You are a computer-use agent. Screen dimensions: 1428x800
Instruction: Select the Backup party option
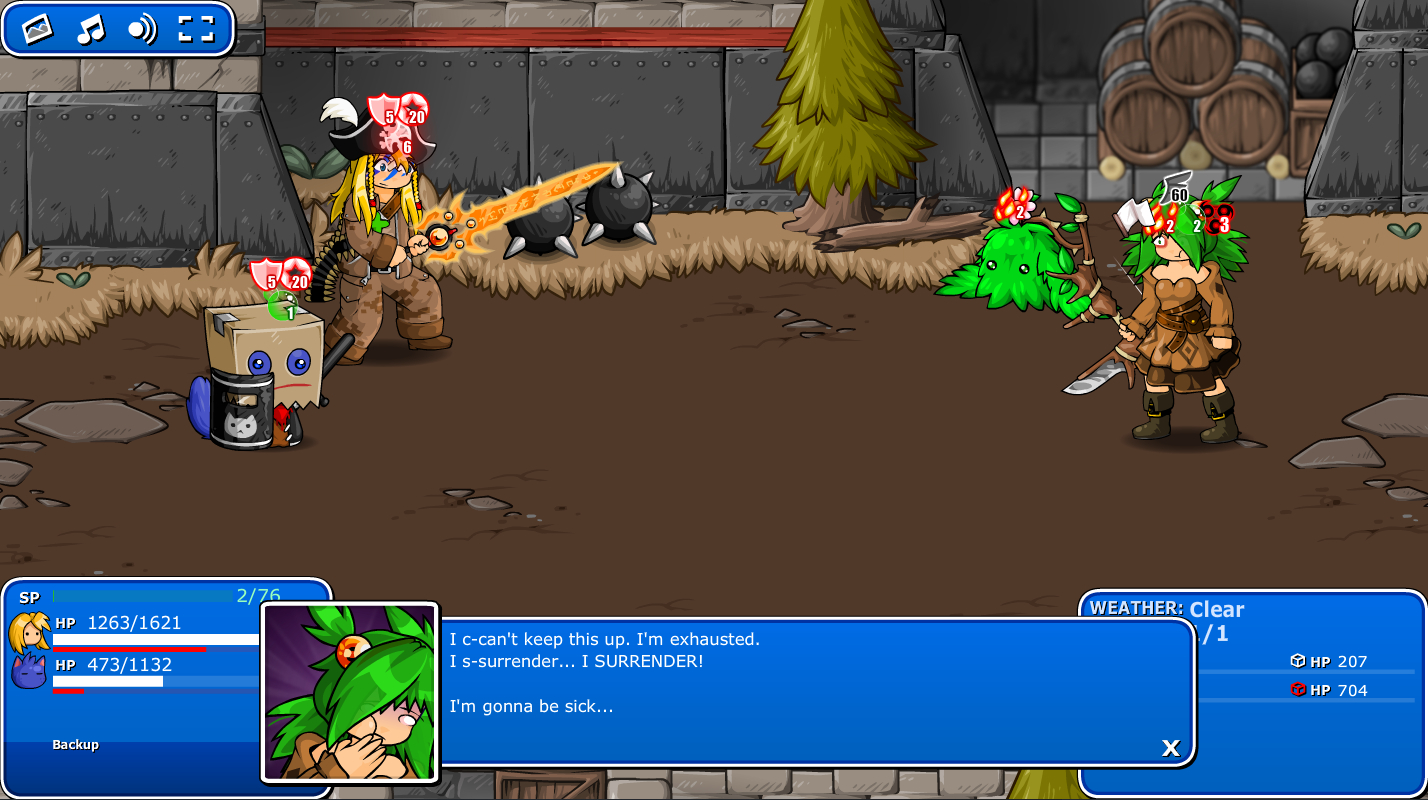click(76, 745)
